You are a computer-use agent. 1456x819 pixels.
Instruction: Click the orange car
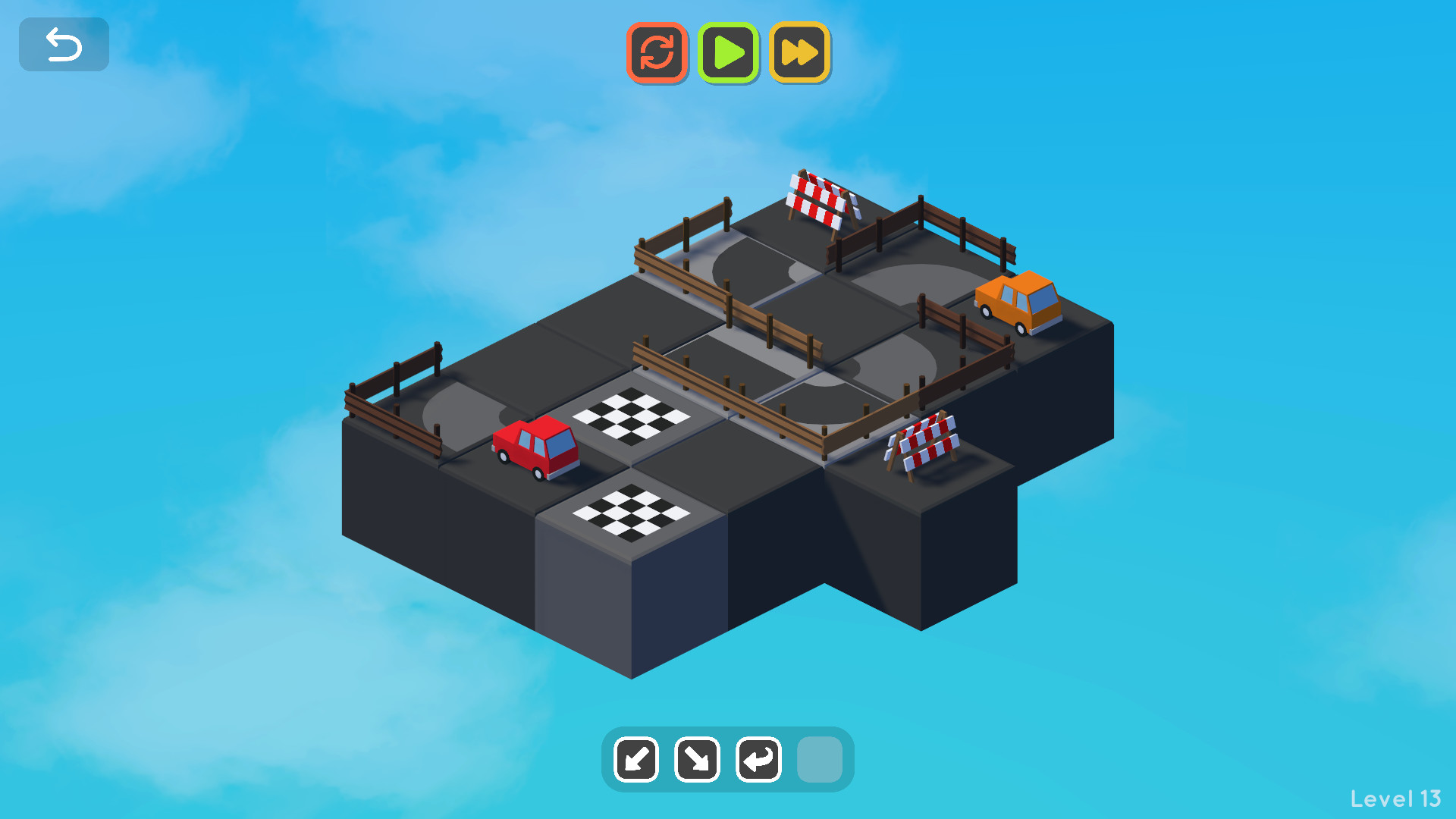[1018, 302]
